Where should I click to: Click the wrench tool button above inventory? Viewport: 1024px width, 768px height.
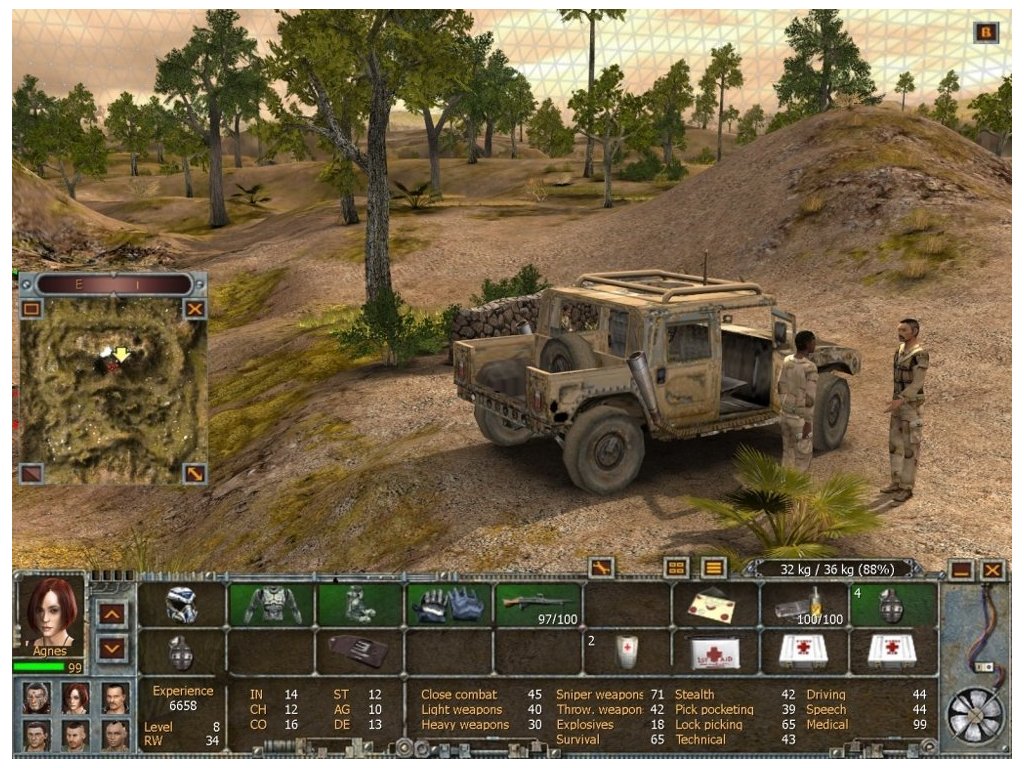pyautogui.click(x=601, y=567)
